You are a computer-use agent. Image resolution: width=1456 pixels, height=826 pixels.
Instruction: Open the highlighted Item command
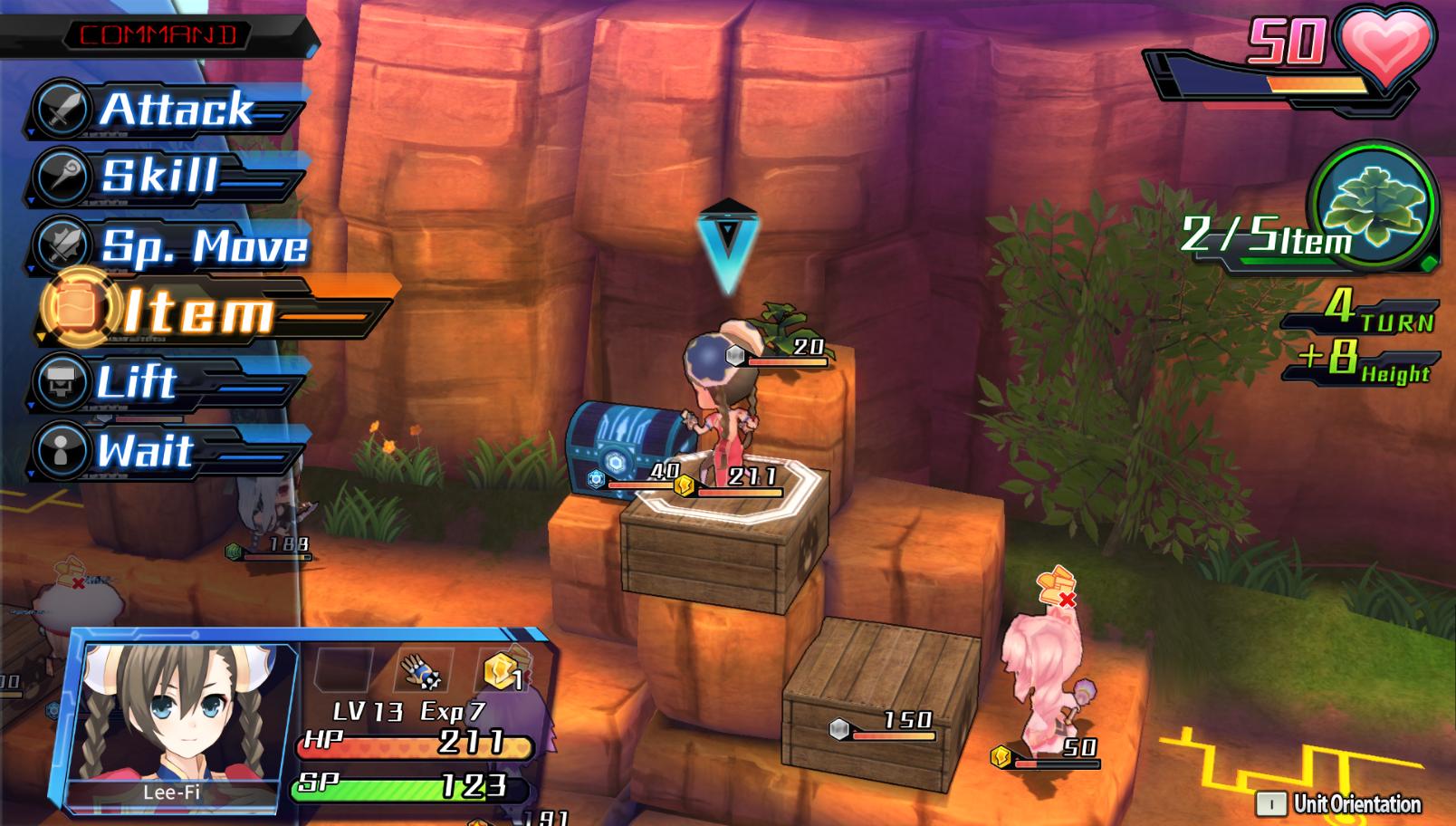[197, 312]
